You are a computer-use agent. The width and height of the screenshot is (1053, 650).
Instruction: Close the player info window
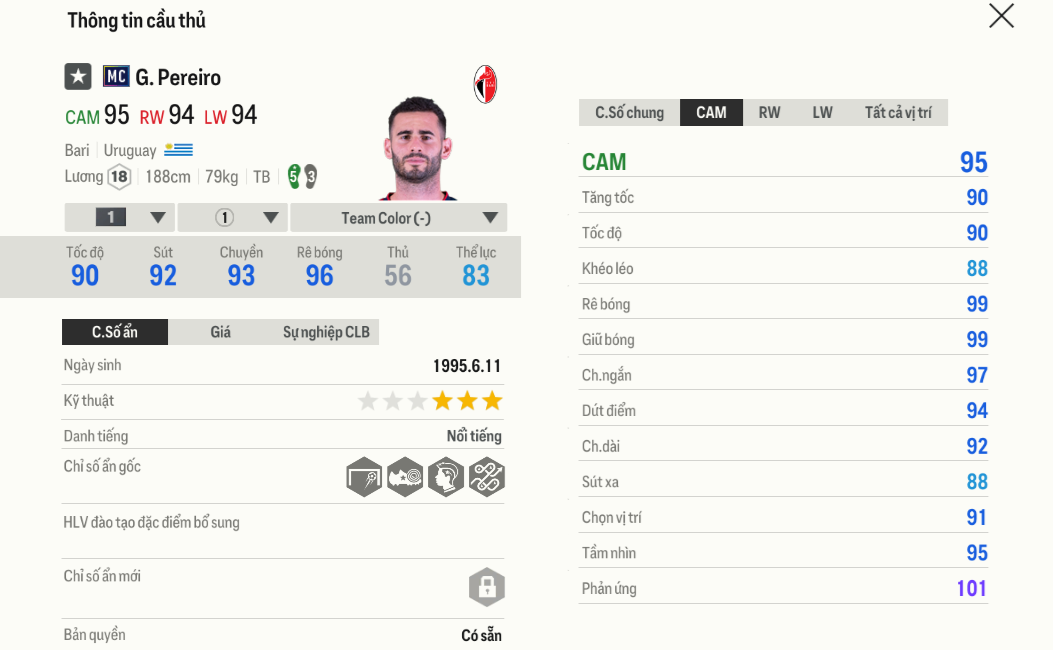[x=1001, y=16]
